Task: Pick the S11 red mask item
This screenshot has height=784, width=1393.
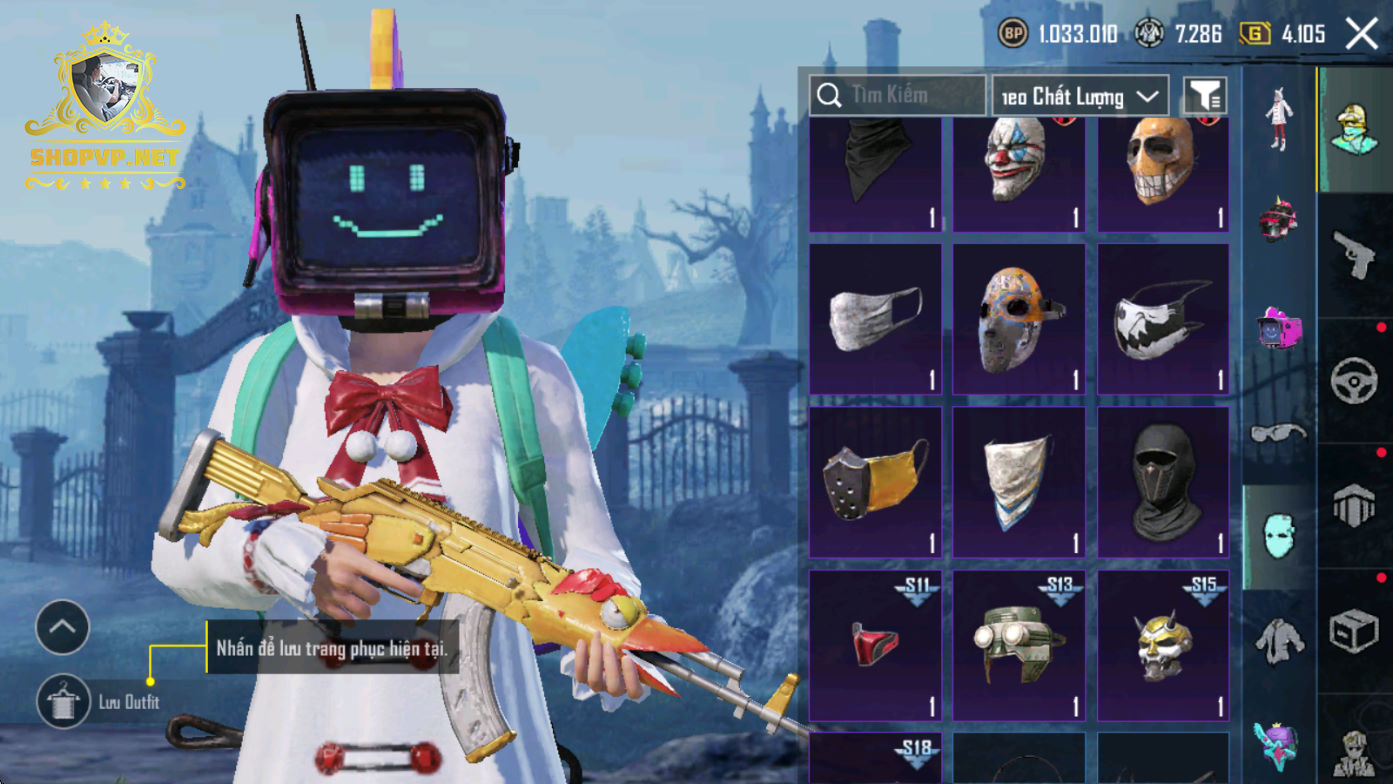Action: pyautogui.click(x=874, y=645)
